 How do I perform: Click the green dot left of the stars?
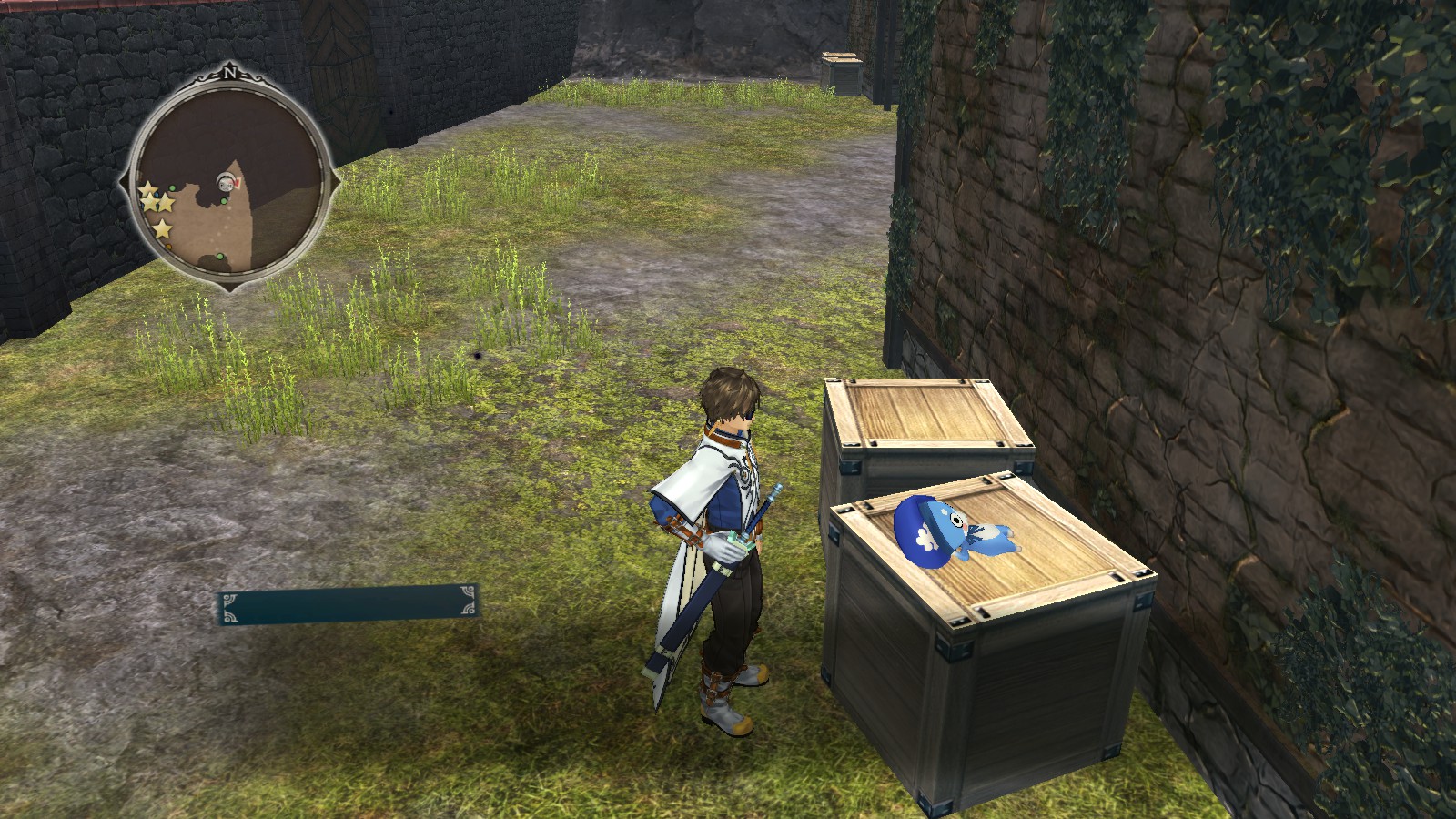(172, 188)
